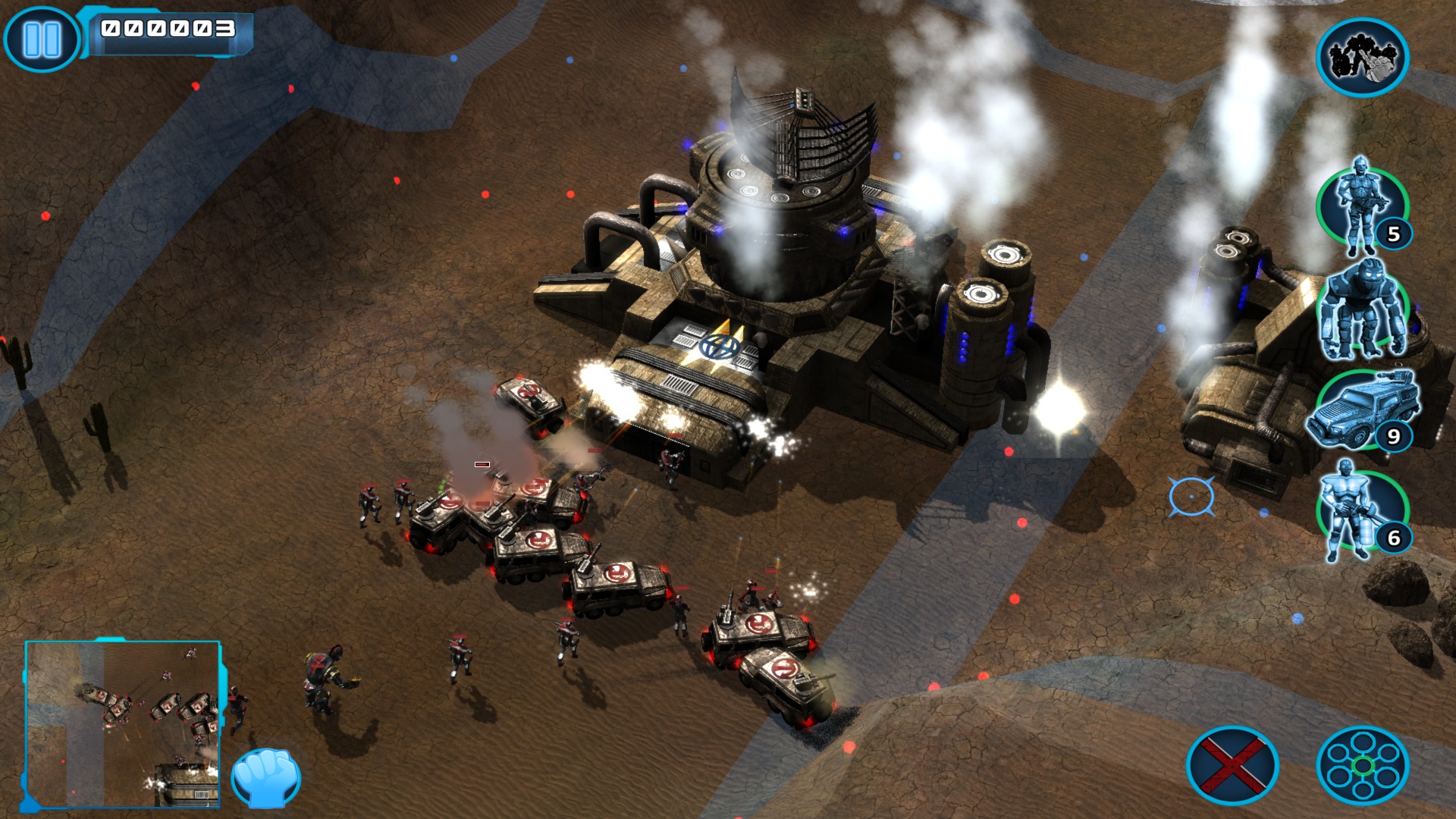Image resolution: width=1456 pixels, height=819 pixels.
Task: Select the armored jeep unit with count 9
Action: pos(1363,411)
